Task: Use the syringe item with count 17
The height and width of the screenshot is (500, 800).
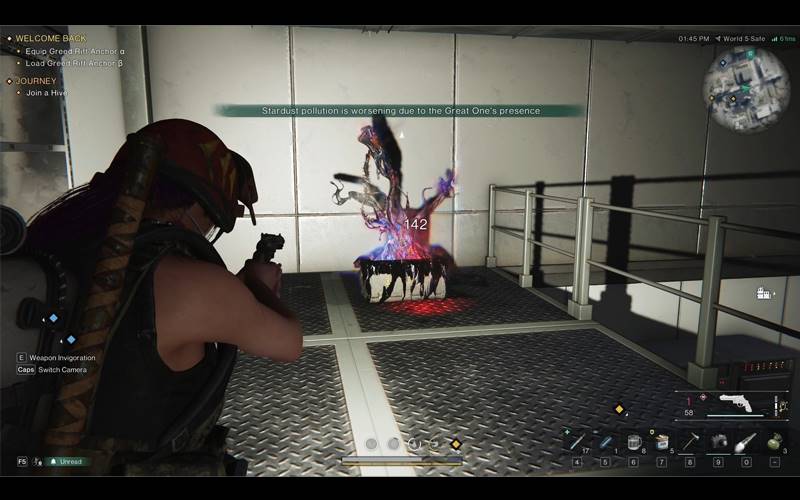Action: click(577, 441)
